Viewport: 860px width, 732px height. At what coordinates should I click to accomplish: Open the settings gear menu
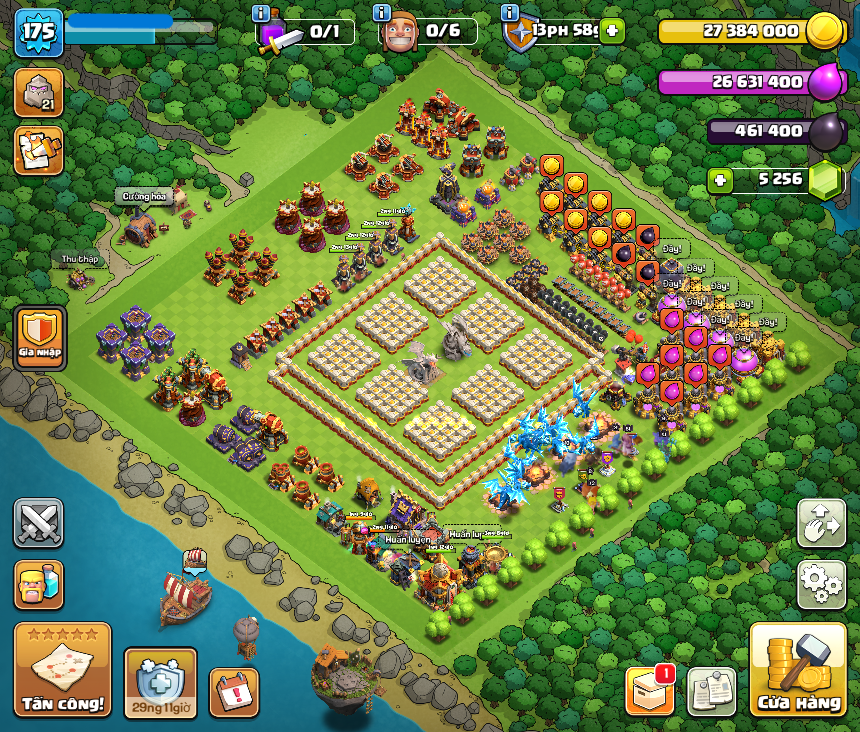821,585
